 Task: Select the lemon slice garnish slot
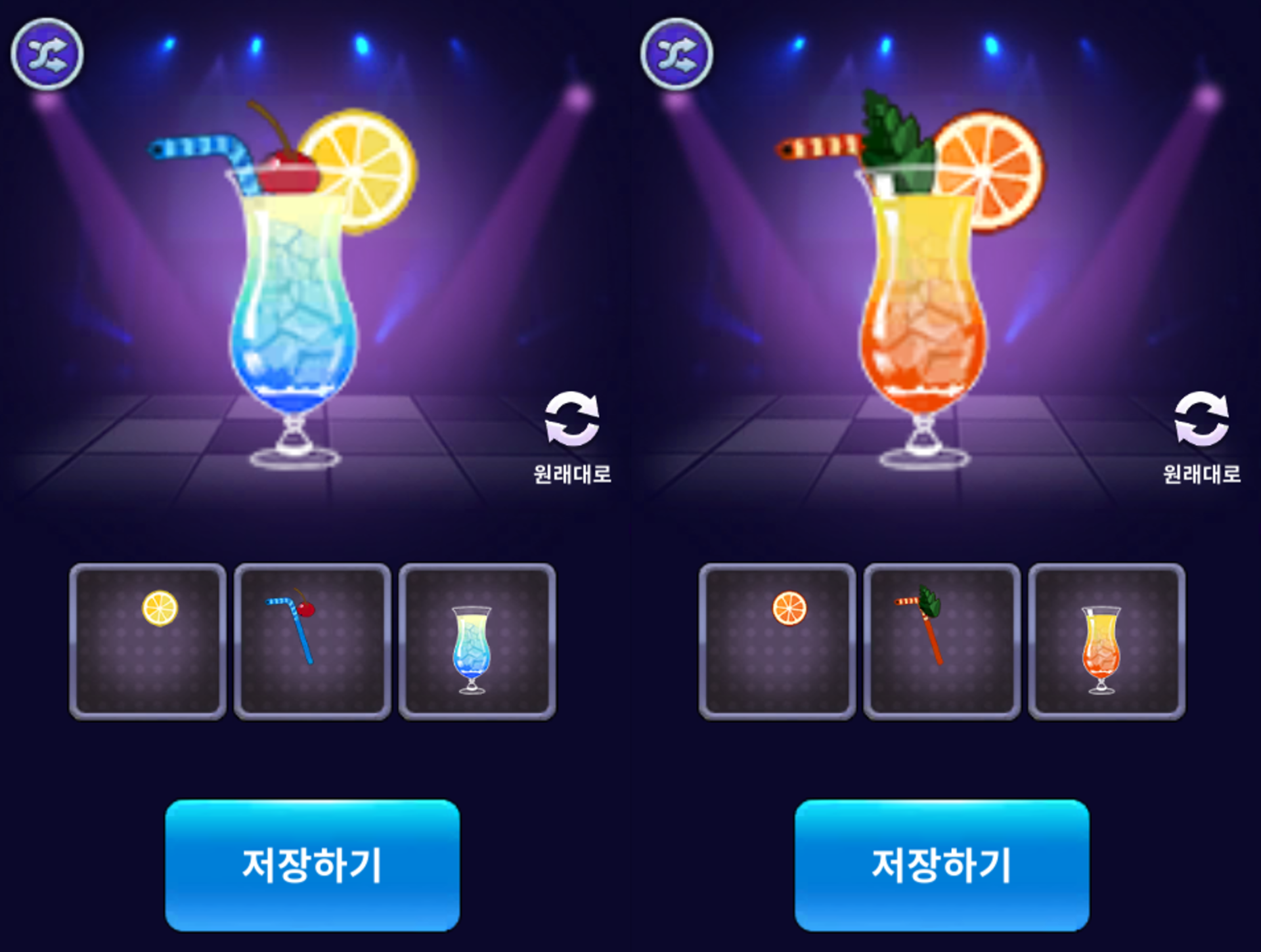pyautogui.click(x=148, y=641)
